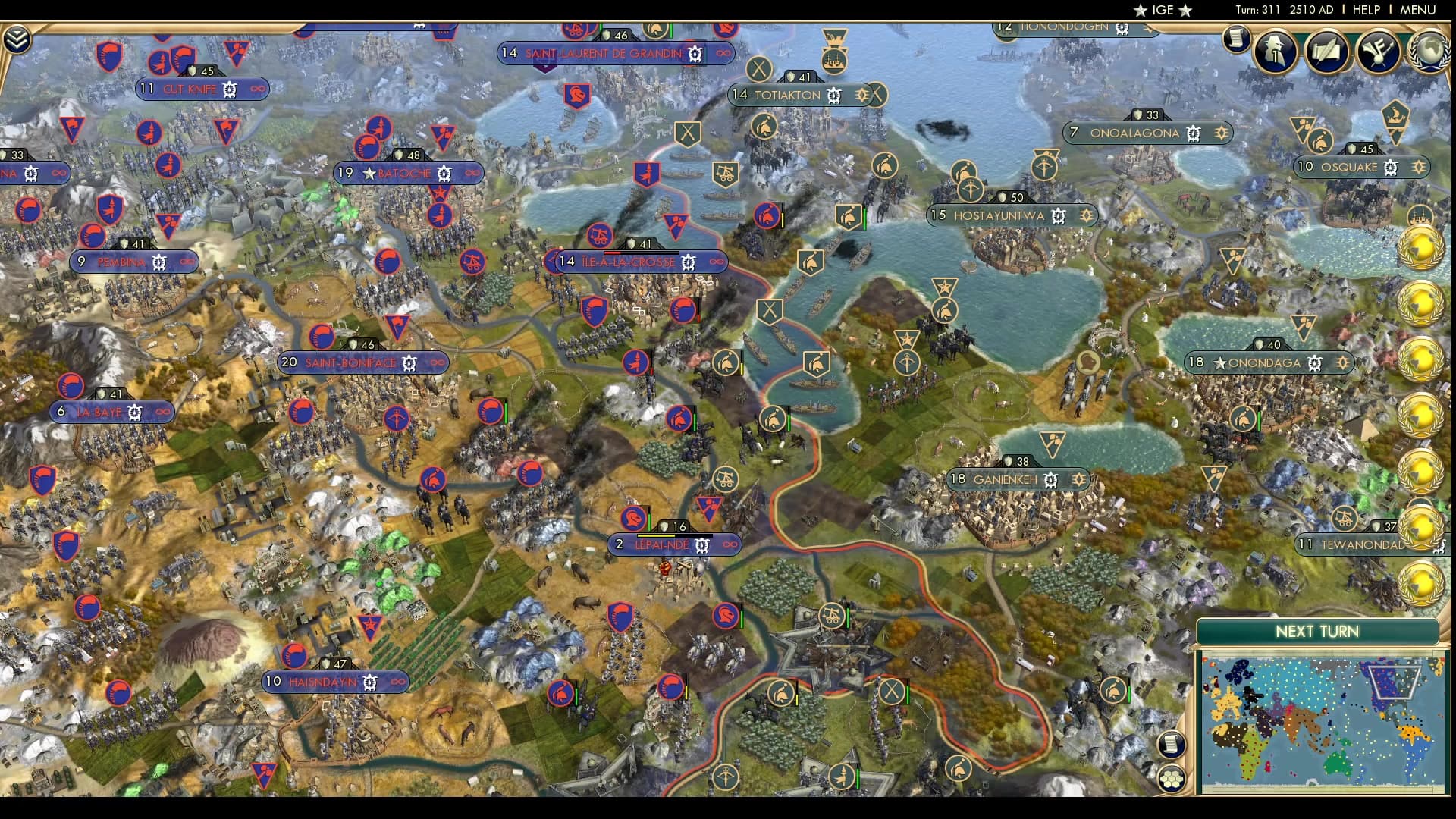Click the production gear on Saint-Boniface's banner
The image size is (1456, 819).
(x=407, y=362)
